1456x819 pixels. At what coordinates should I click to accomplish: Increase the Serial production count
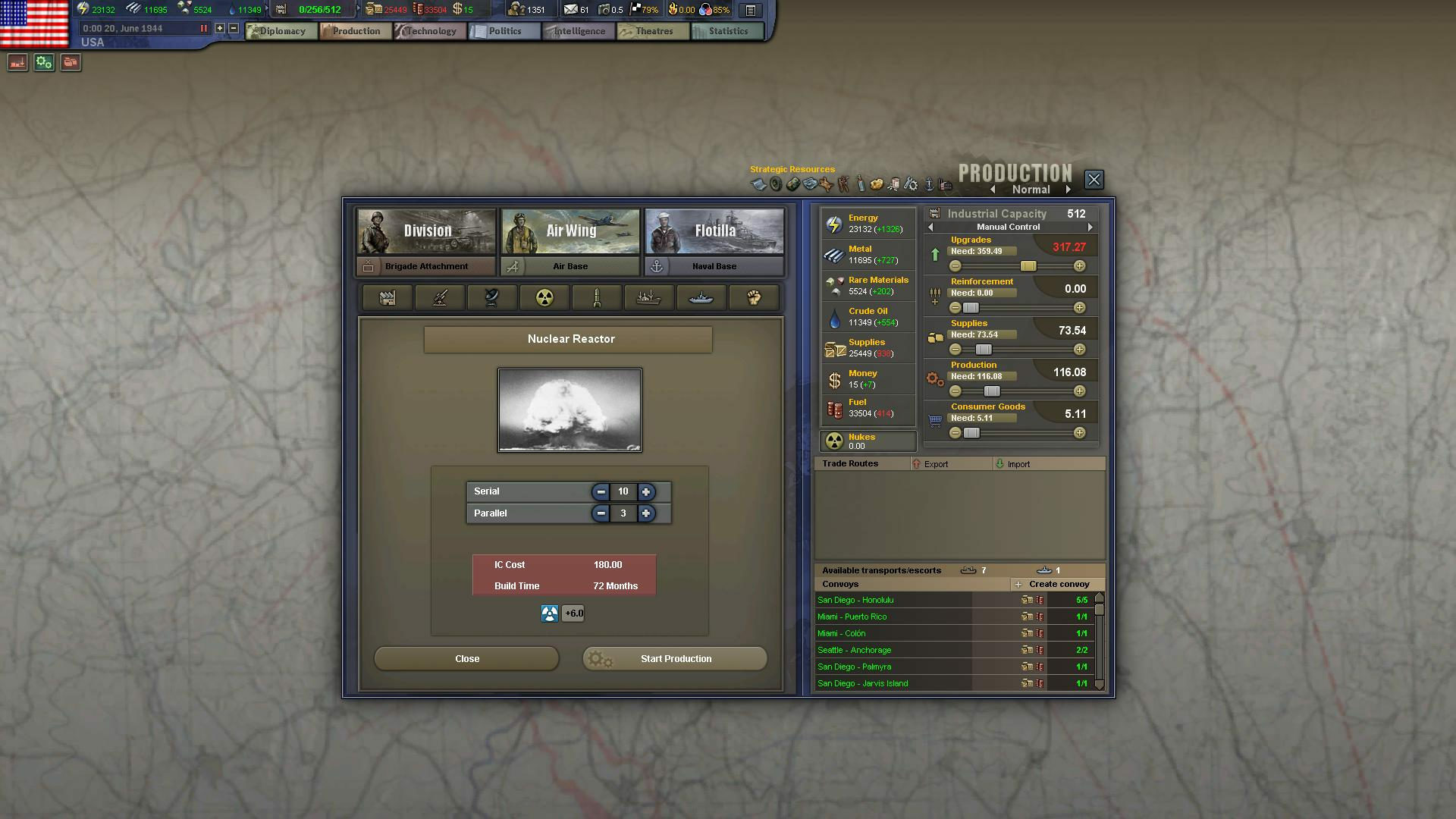coord(646,491)
